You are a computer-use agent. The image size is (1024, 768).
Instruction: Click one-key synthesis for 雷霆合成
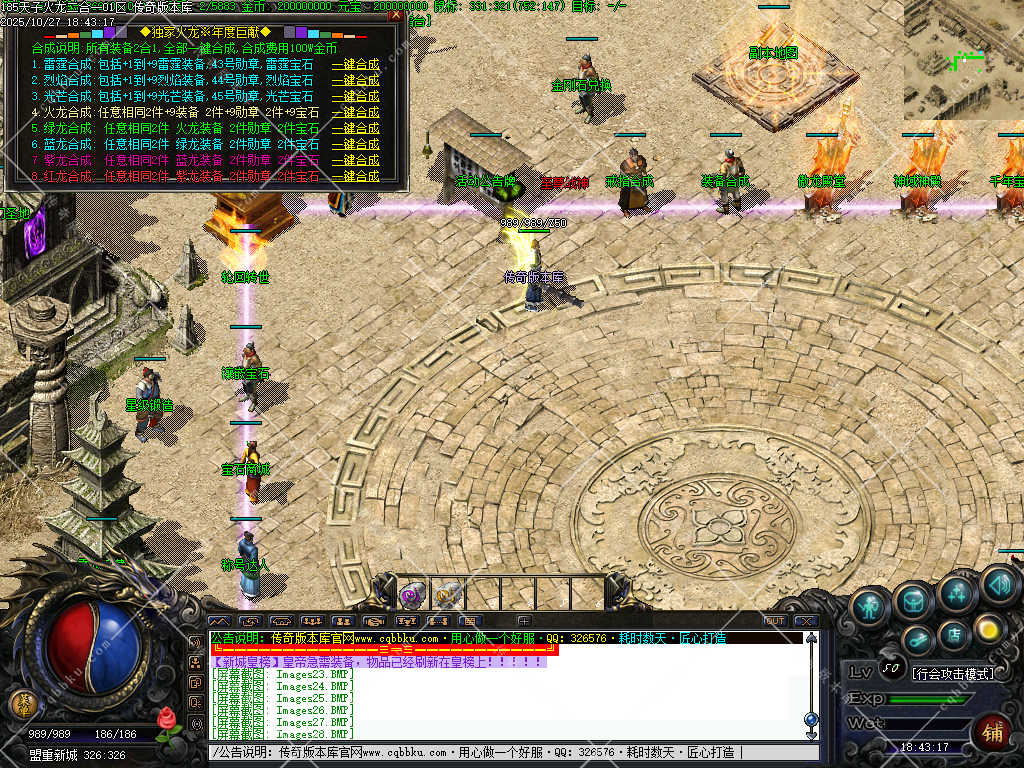356,64
